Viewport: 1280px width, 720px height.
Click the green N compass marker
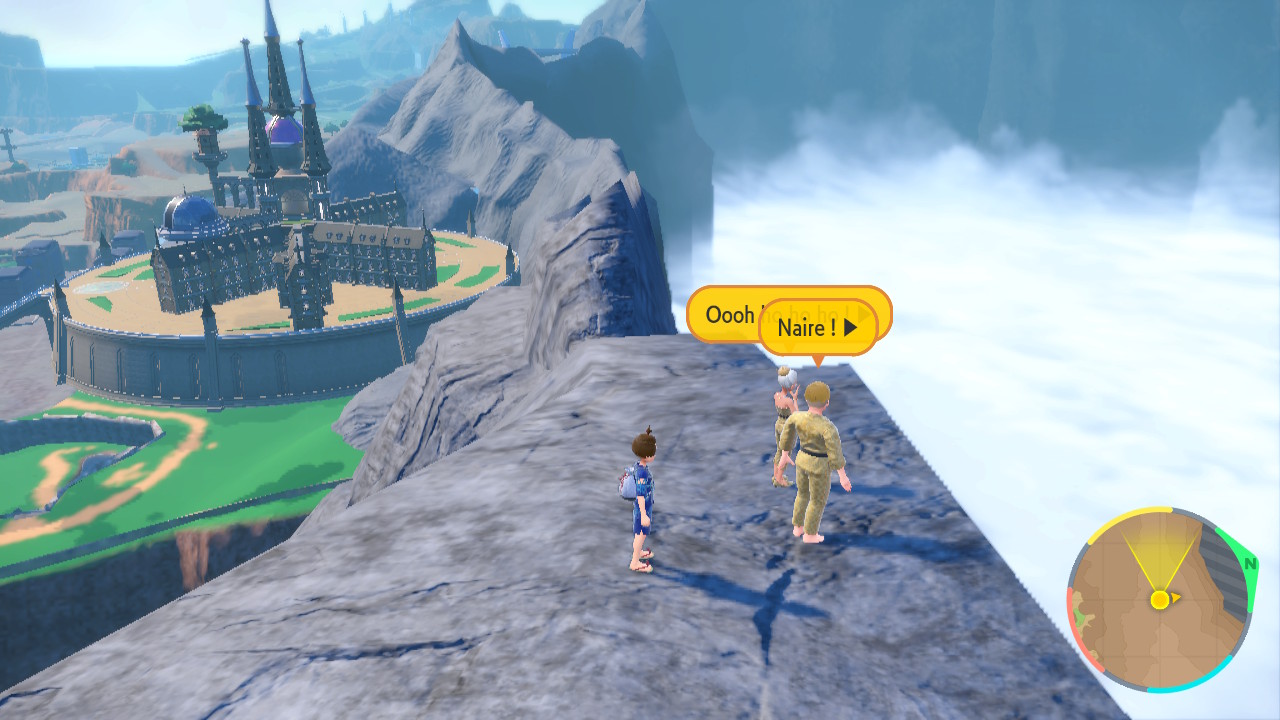coord(1248,563)
